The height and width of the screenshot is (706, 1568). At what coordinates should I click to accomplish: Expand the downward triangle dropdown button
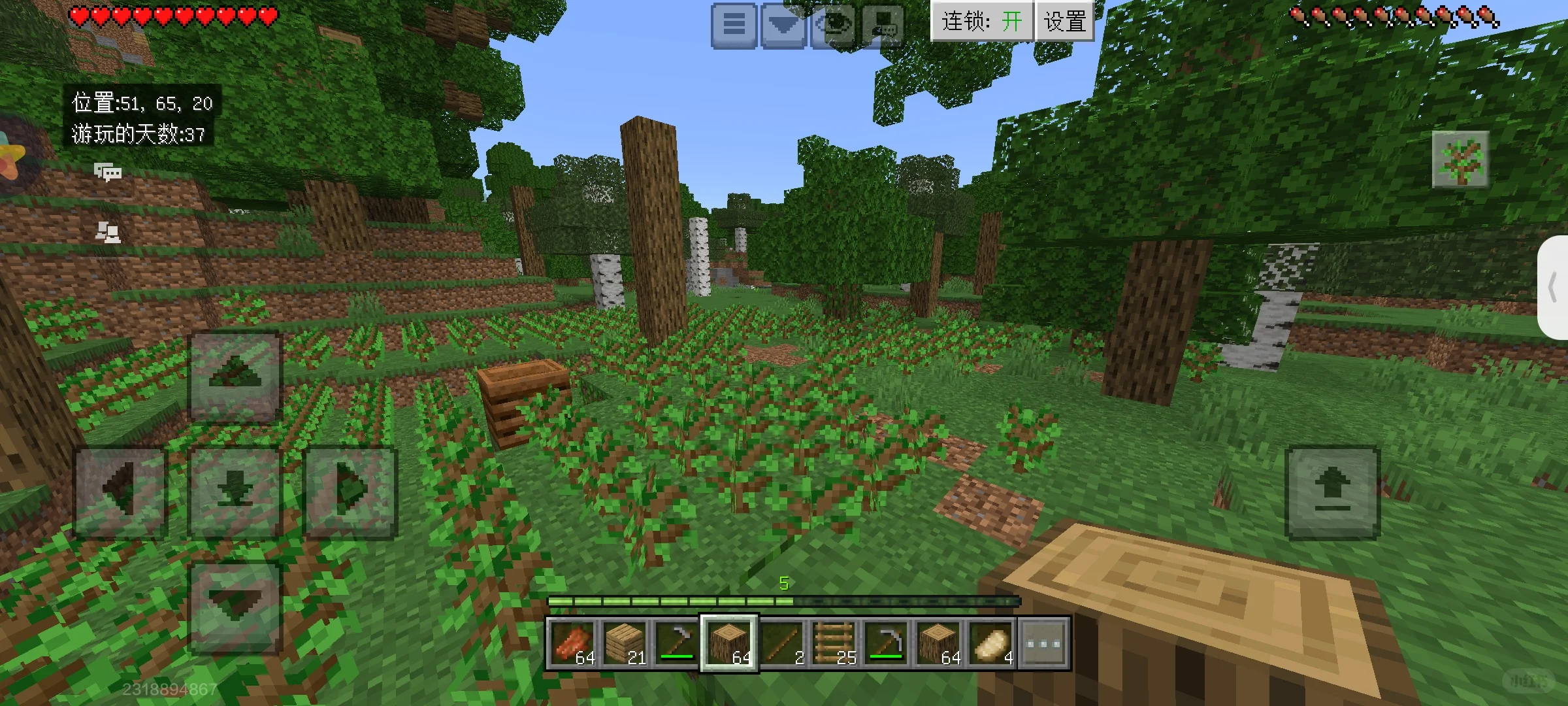(x=783, y=25)
